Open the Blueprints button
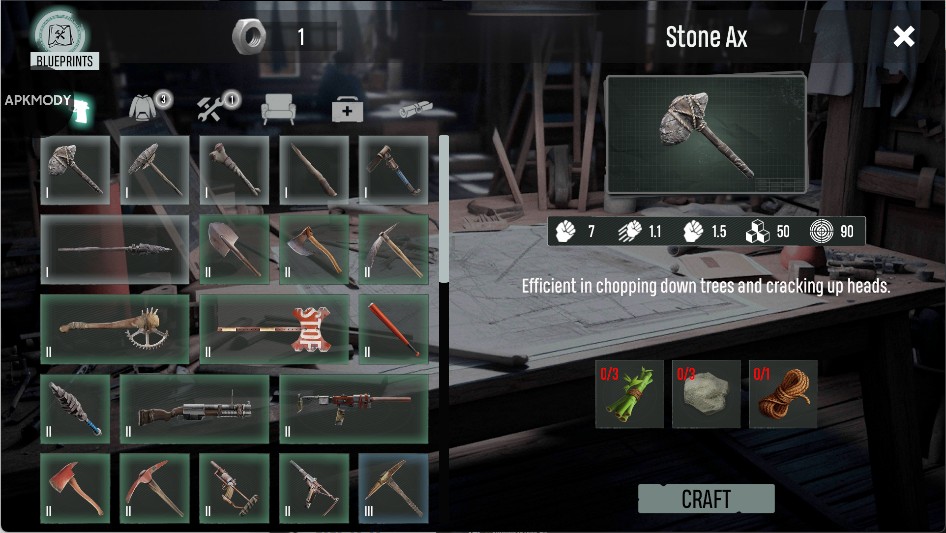946x533 pixels. [64, 40]
